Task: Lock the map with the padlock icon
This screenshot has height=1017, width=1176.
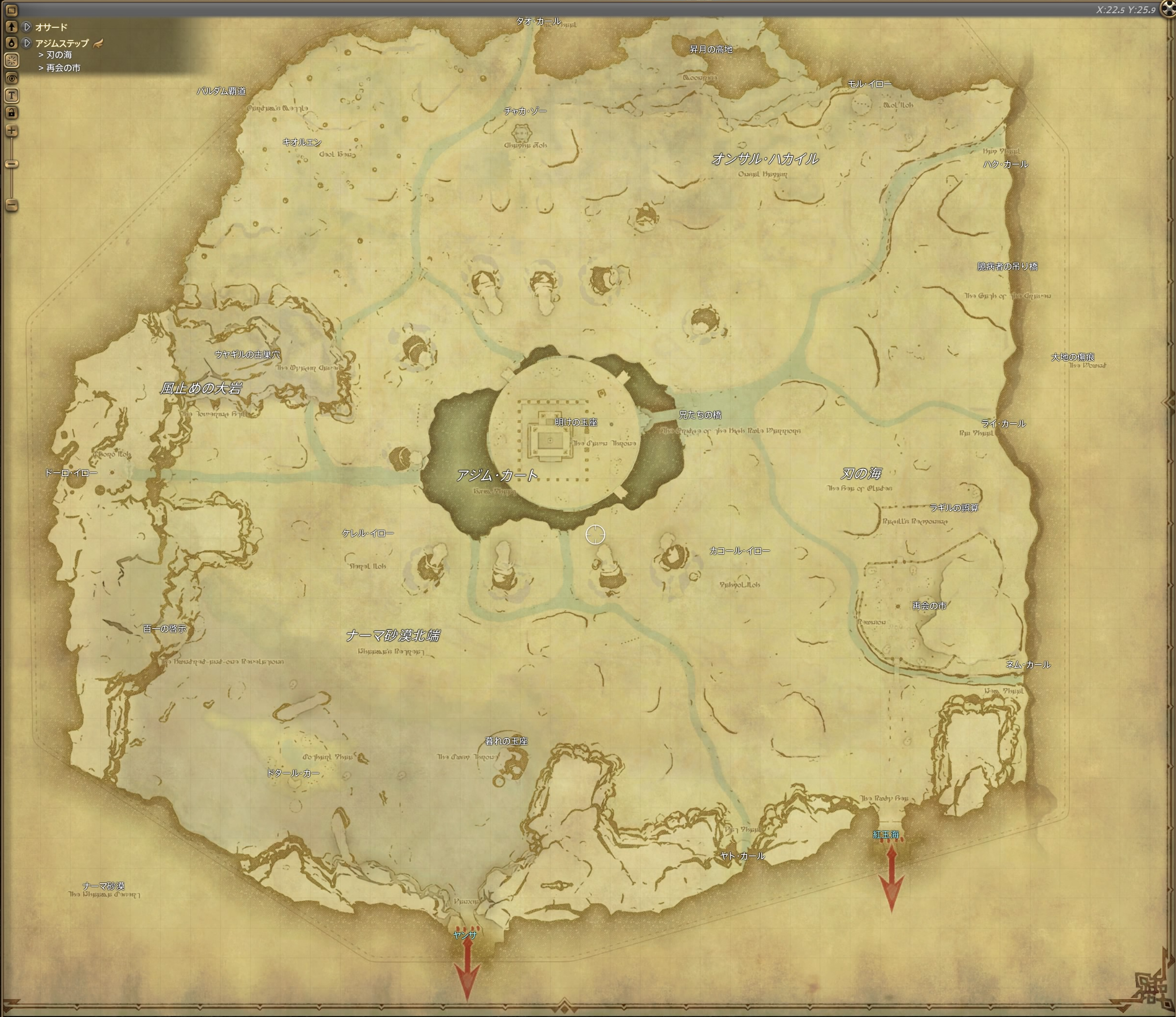Action: point(12,112)
